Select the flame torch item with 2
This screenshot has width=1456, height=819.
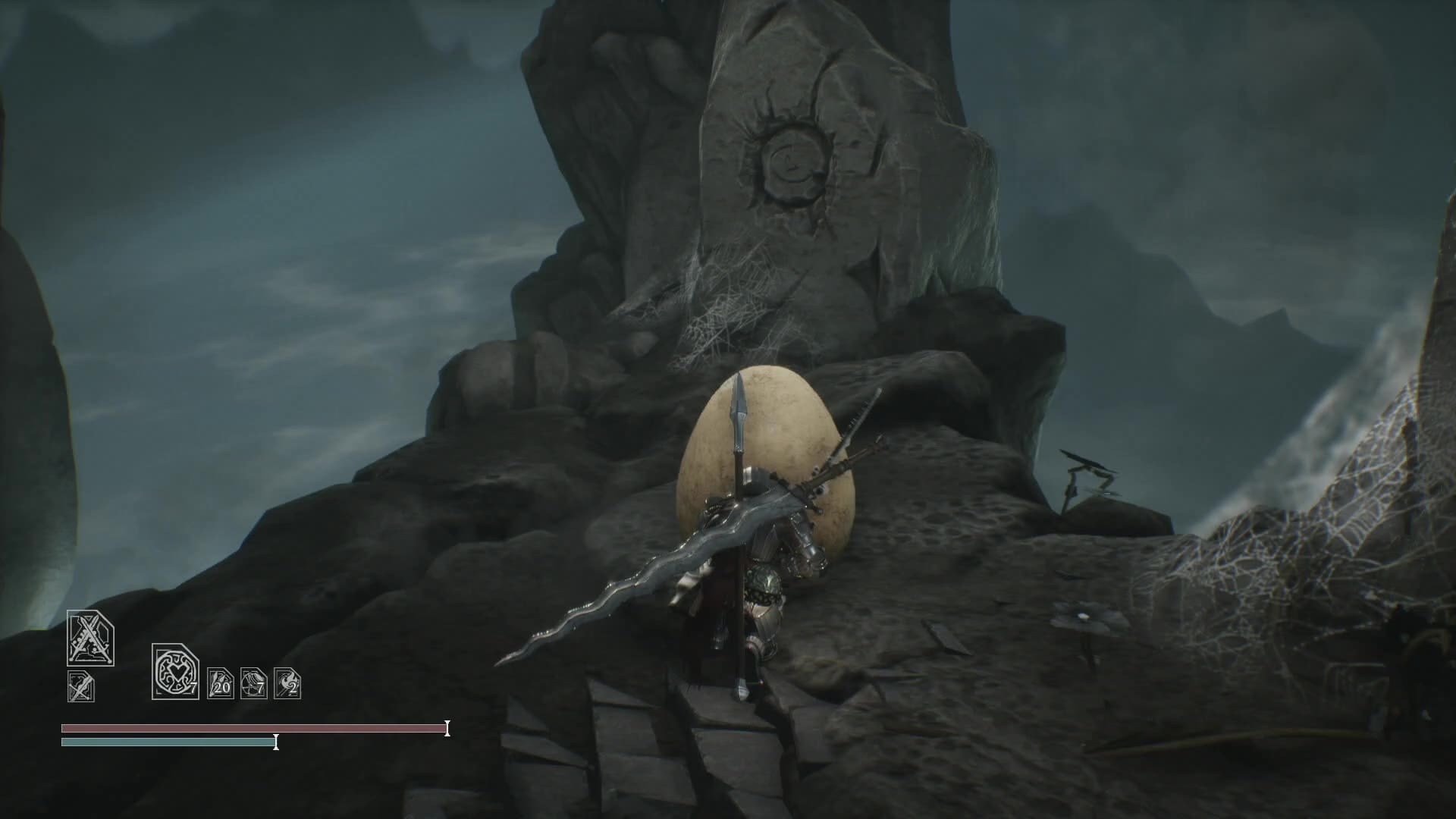(287, 683)
